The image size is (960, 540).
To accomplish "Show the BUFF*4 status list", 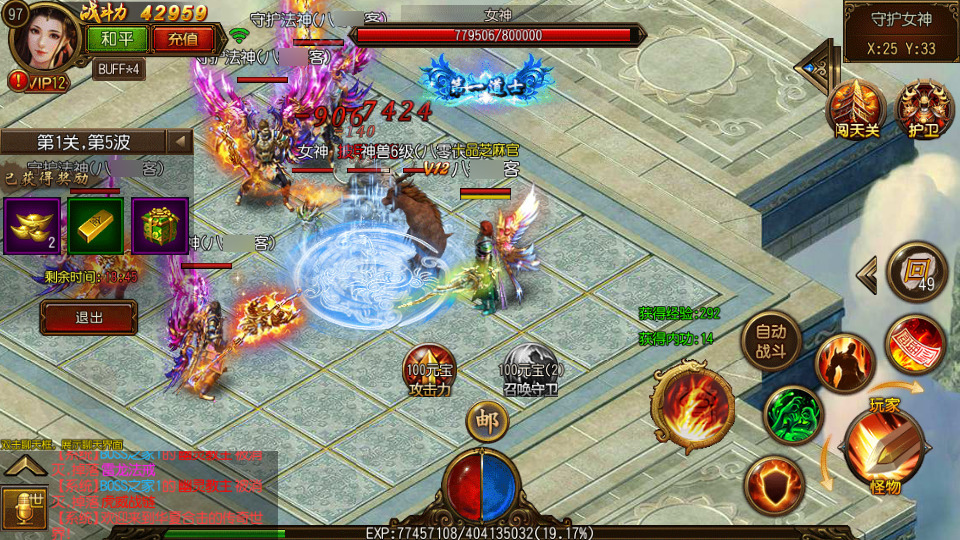I will pos(118,69).
